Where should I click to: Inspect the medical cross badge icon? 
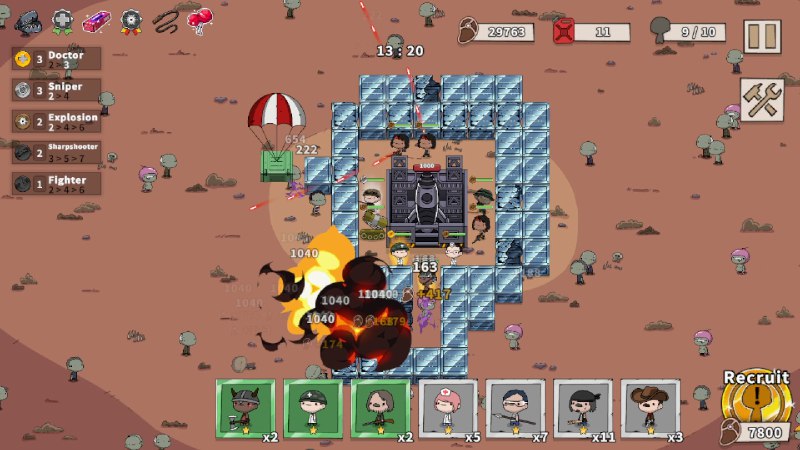[63, 20]
